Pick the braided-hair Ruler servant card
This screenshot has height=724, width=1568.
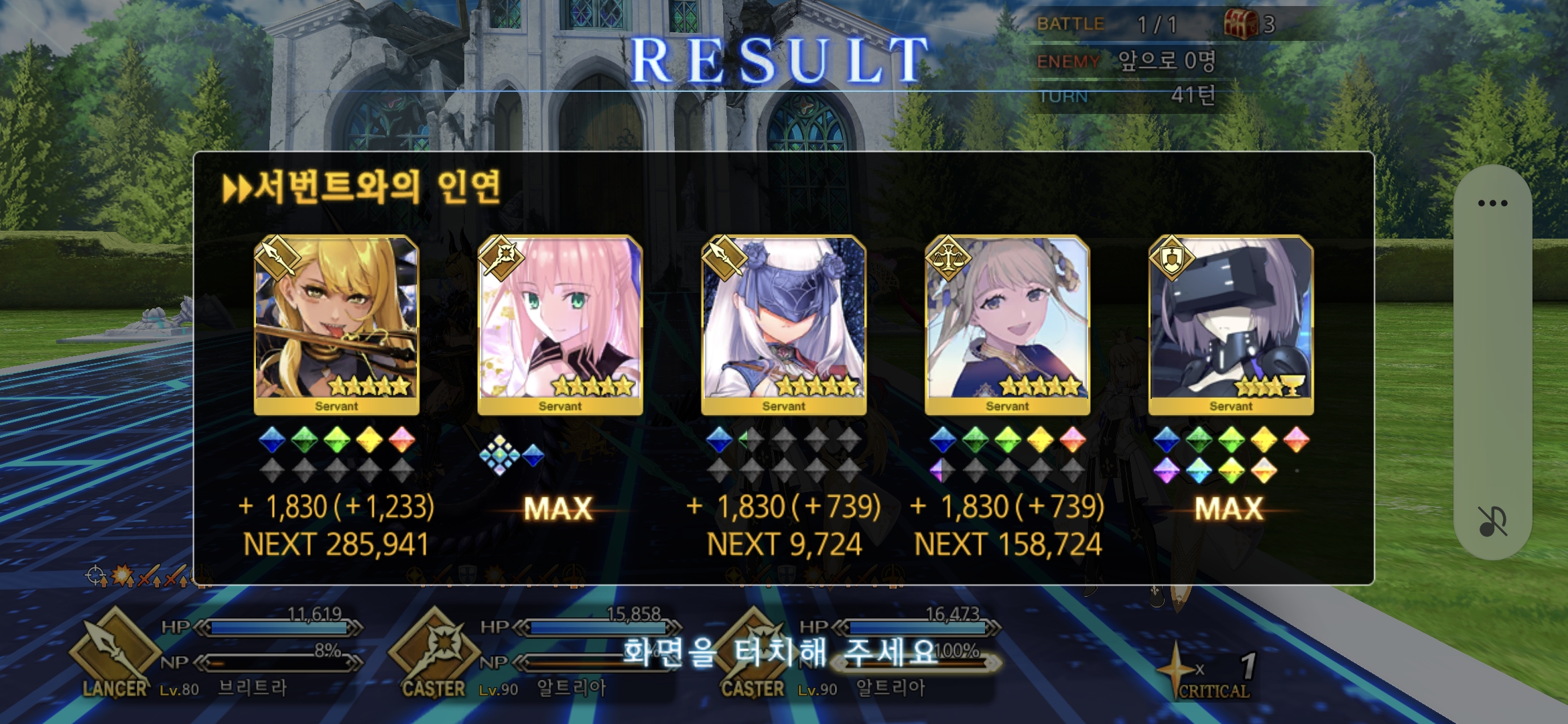[x=1007, y=324]
